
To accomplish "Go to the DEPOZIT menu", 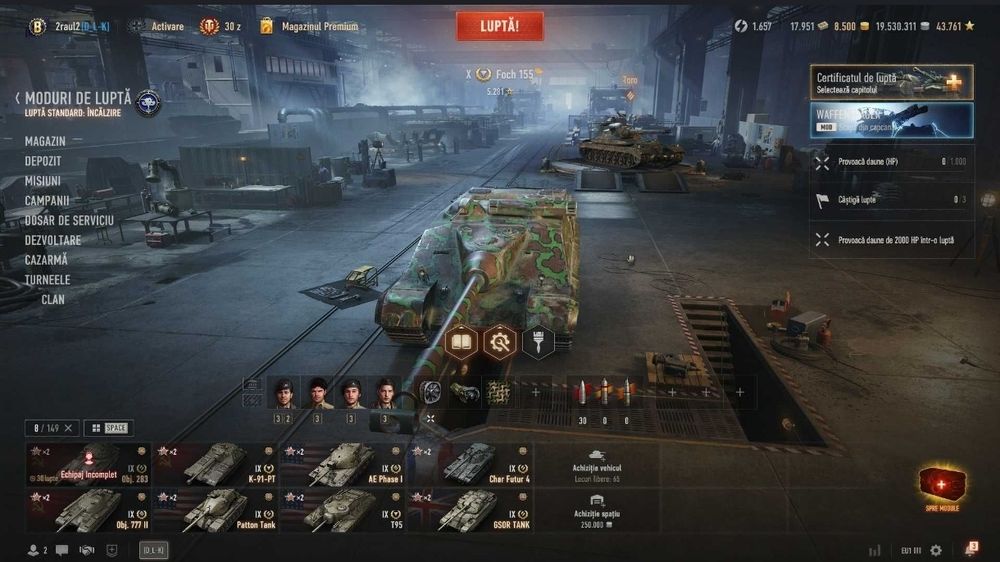I will pyautogui.click(x=43, y=161).
